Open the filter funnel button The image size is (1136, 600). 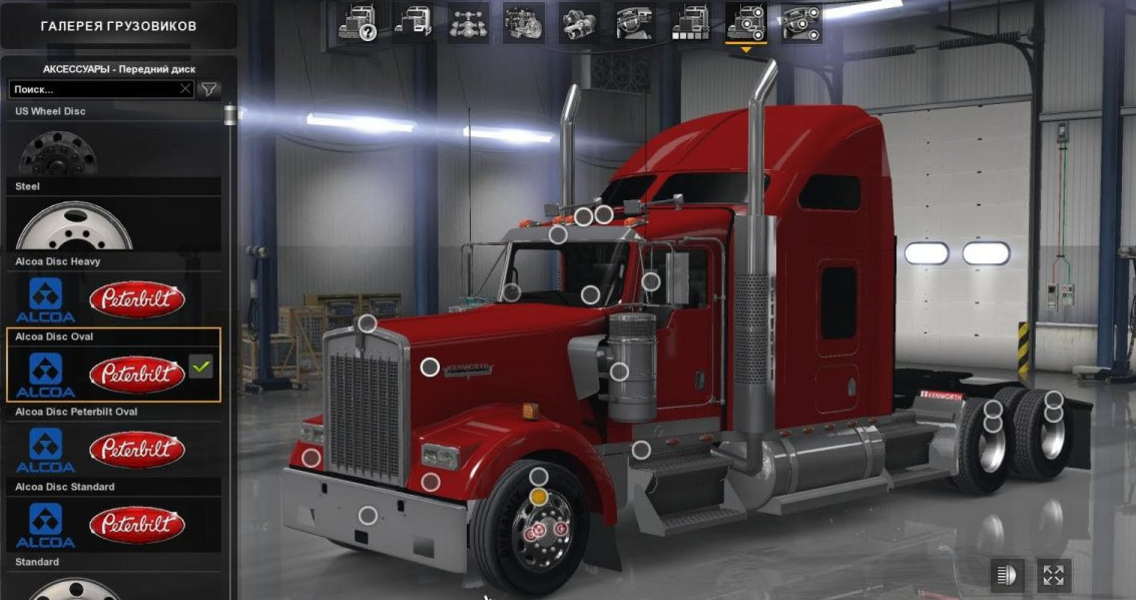[x=208, y=89]
